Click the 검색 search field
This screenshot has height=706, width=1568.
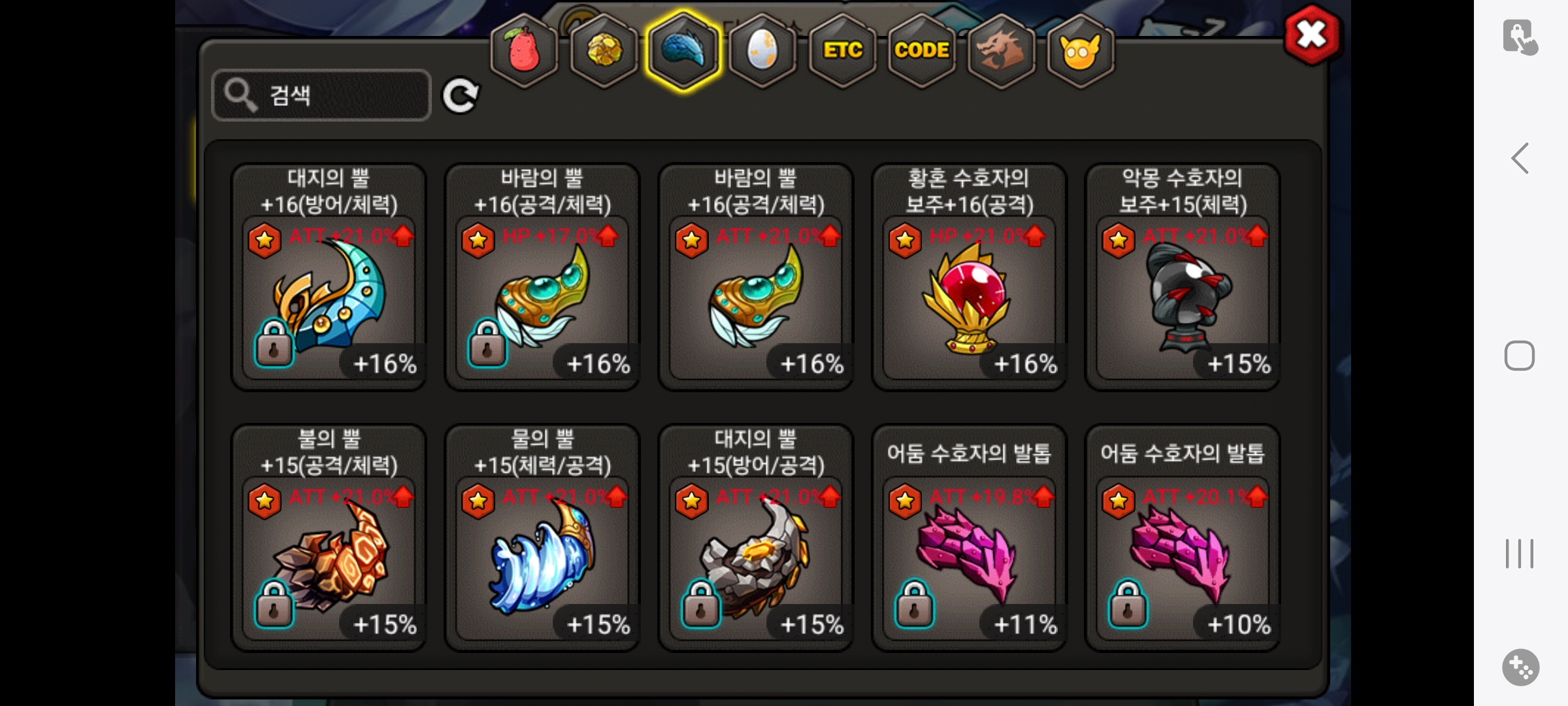click(x=321, y=95)
